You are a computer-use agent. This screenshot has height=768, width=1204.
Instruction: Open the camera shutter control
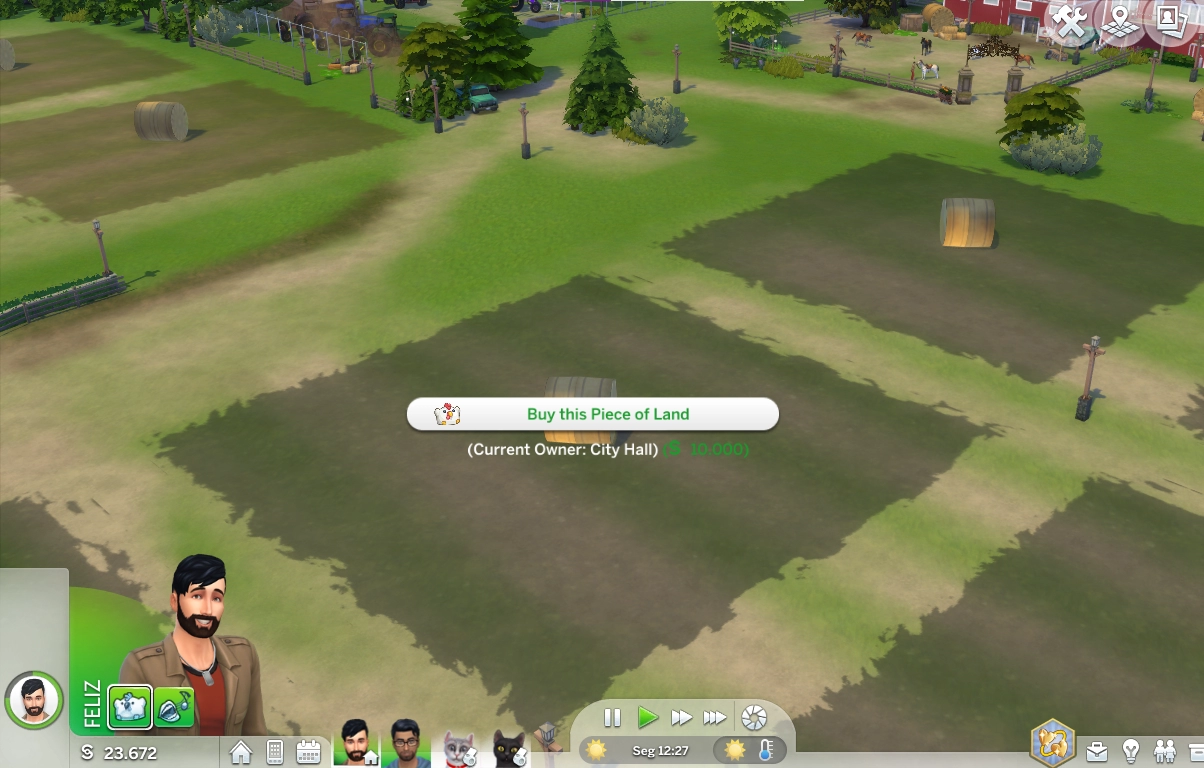[753, 717]
